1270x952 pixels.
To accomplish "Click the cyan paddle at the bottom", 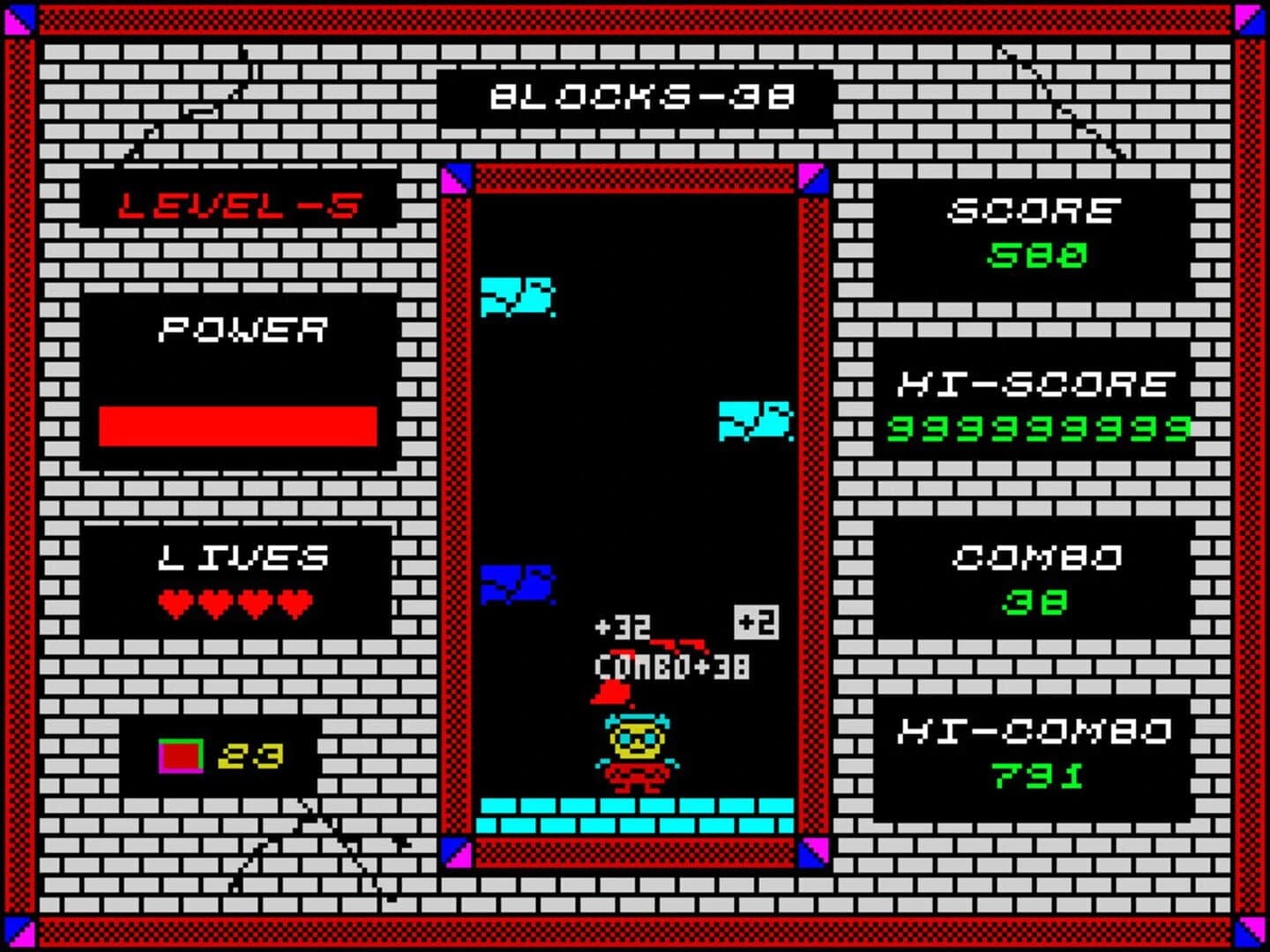I will [637, 815].
